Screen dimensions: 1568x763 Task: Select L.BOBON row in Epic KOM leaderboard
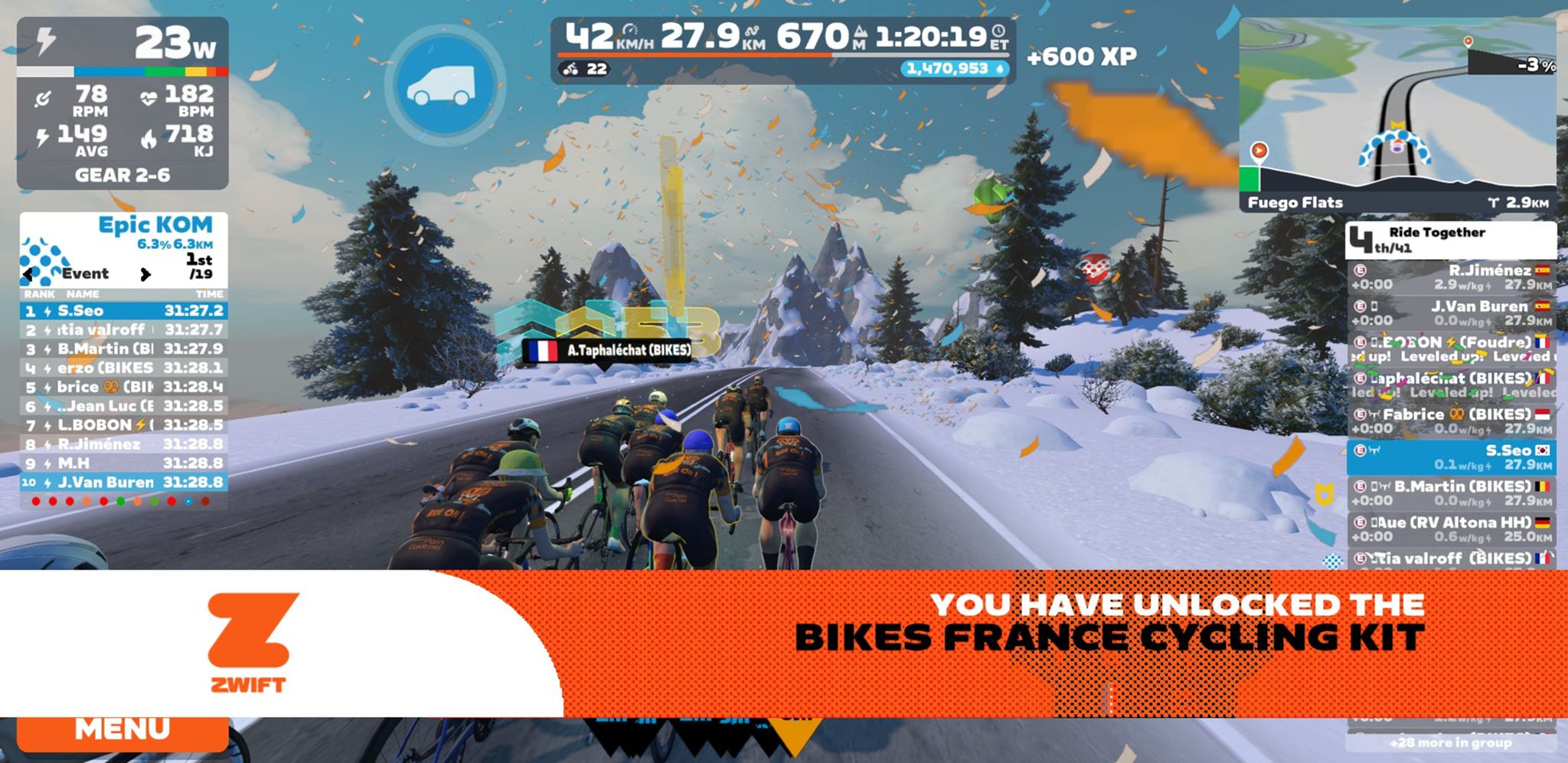[123, 425]
